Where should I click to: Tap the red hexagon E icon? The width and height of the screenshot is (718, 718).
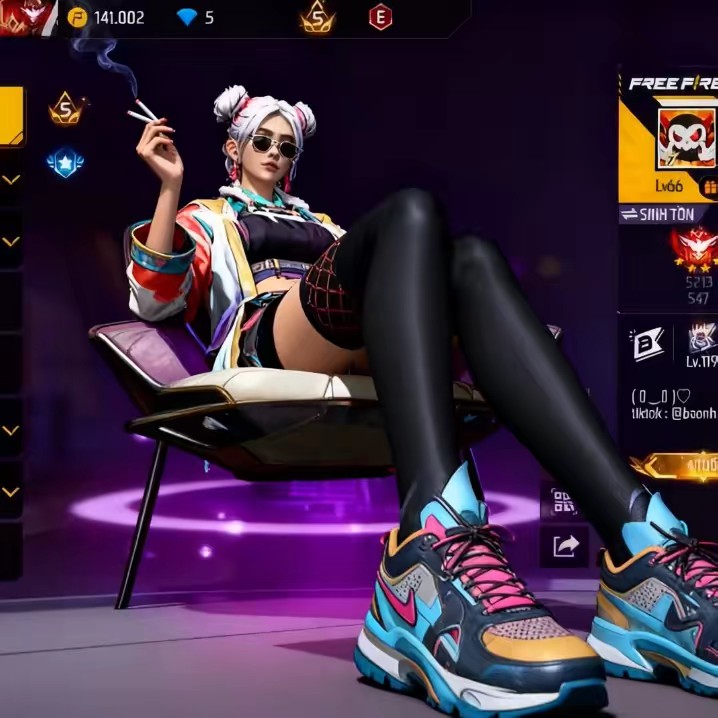tap(380, 17)
